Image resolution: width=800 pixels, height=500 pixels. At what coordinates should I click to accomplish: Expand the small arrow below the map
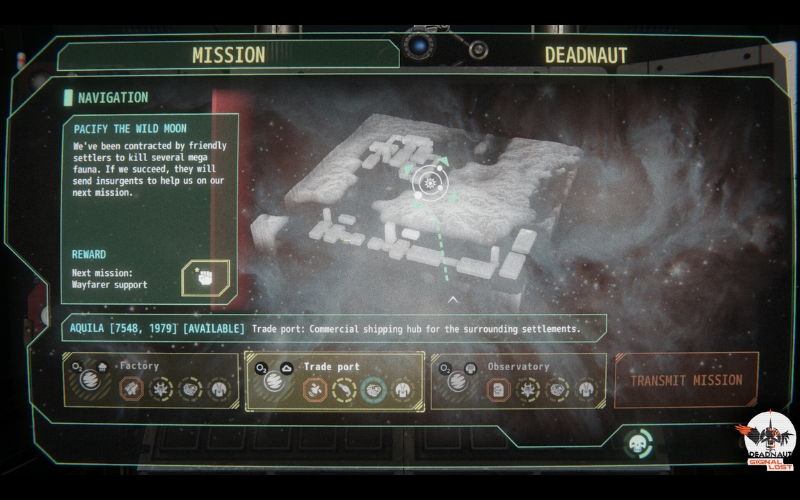[x=452, y=299]
